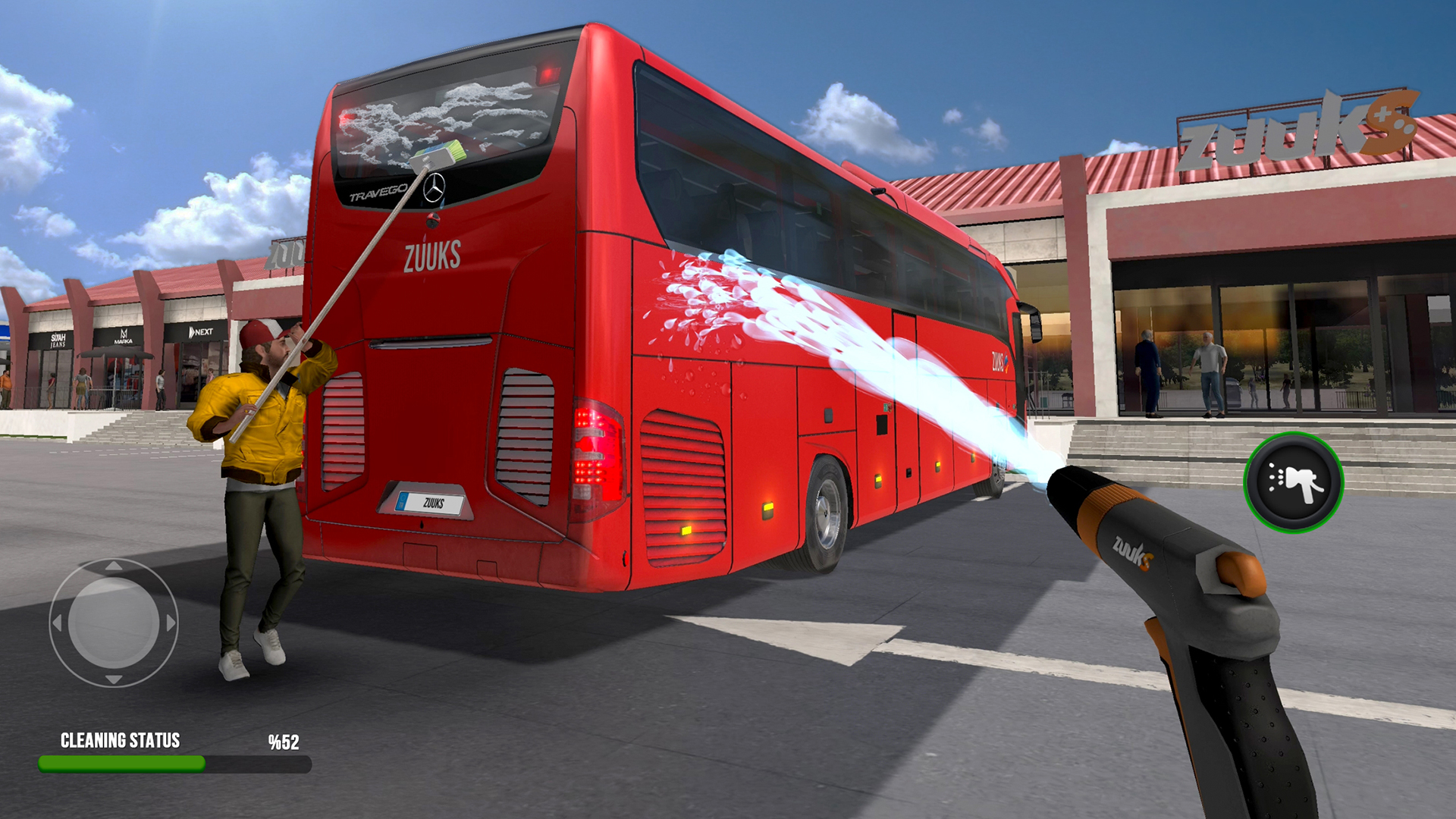Click the ZUUKS text on the bus rear
The height and width of the screenshot is (819, 1456).
coord(432,258)
